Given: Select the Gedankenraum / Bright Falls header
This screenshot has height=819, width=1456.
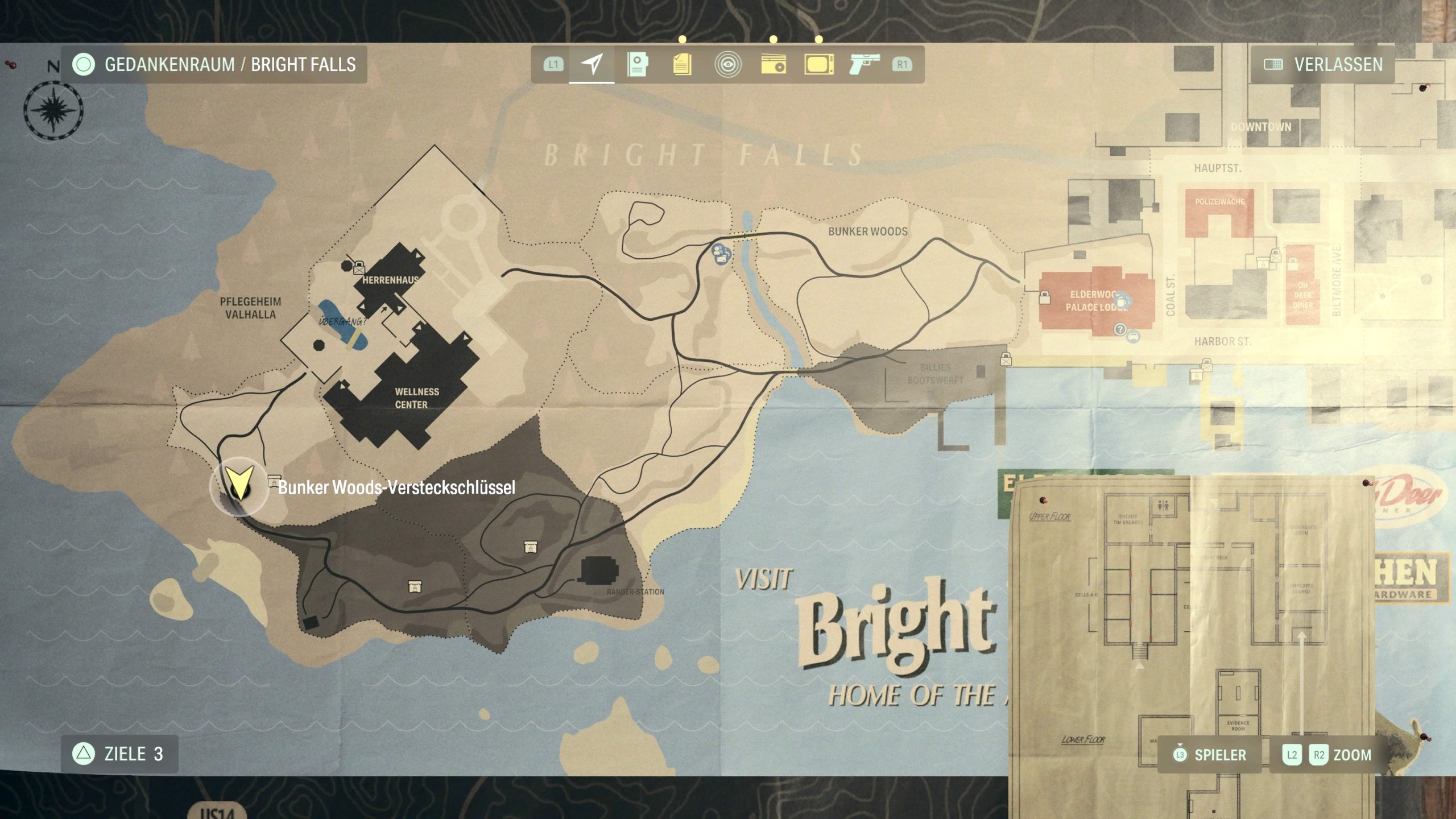Looking at the screenshot, I should (x=214, y=64).
